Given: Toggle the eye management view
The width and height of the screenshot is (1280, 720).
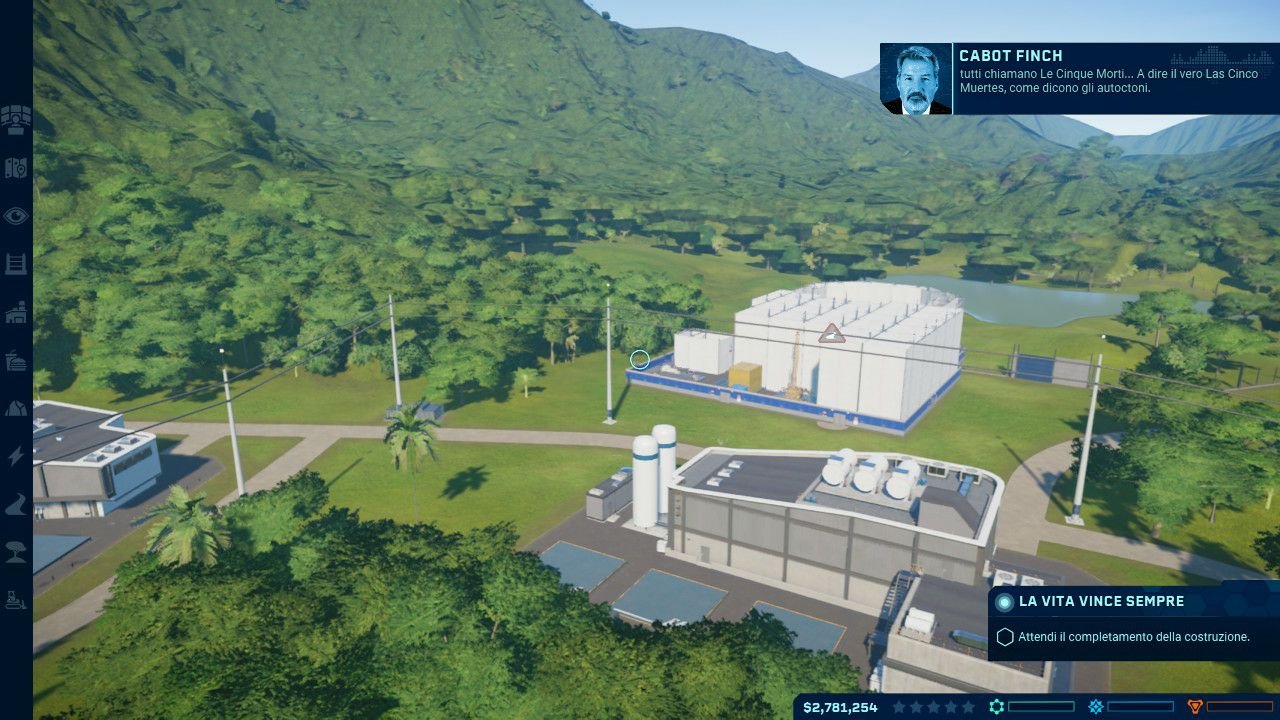Looking at the screenshot, I should (x=16, y=216).
